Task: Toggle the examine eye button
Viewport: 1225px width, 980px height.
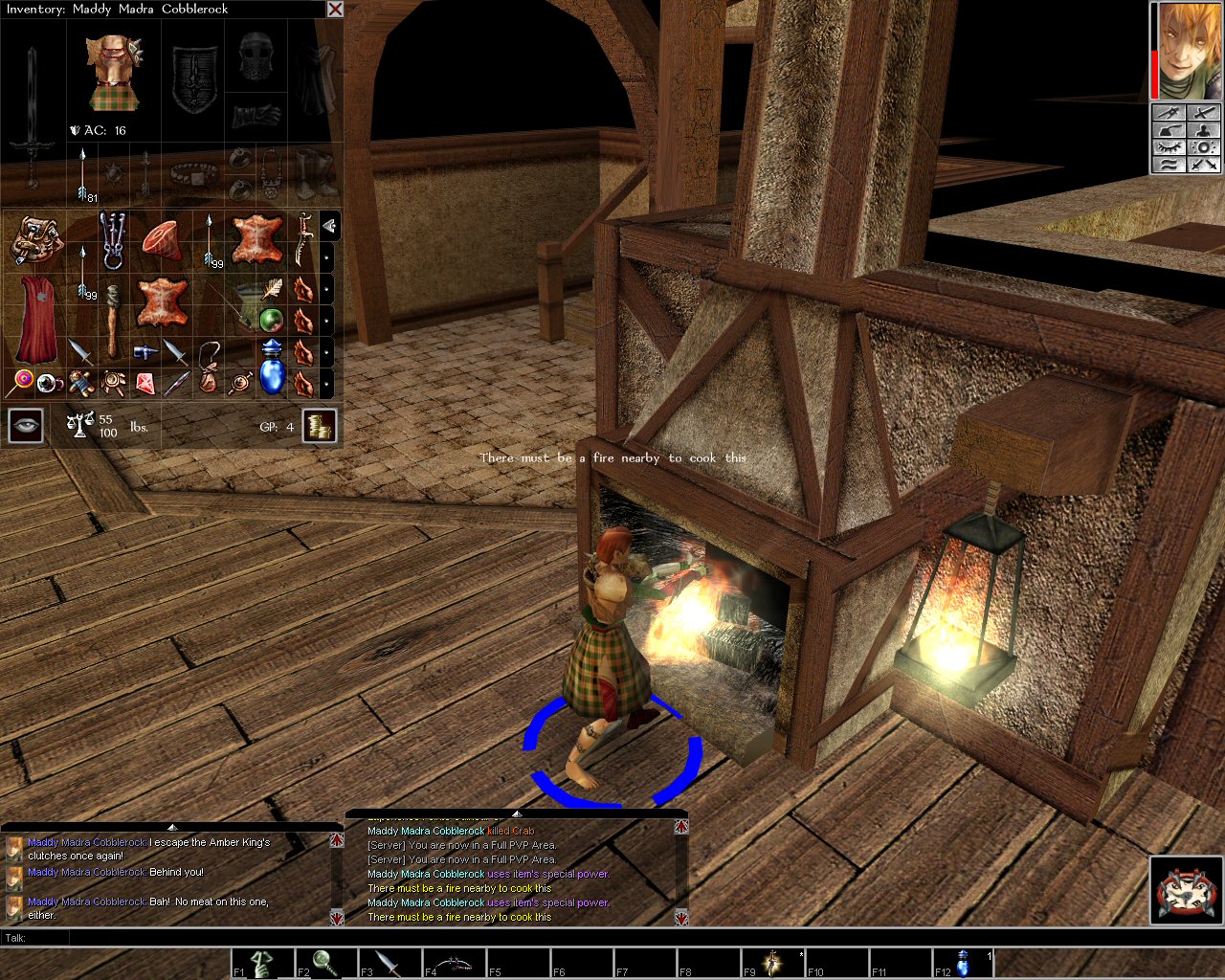Action: 26,426
